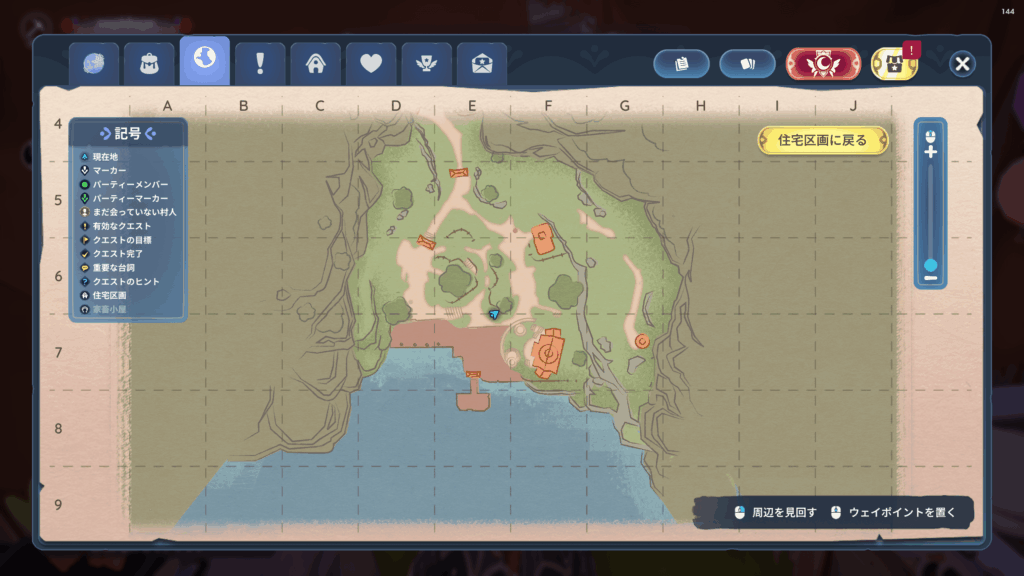Open the clipboard notes button
The height and width of the screenshot is (576, 1024).
pyautogui.click(x=682, y=64)
